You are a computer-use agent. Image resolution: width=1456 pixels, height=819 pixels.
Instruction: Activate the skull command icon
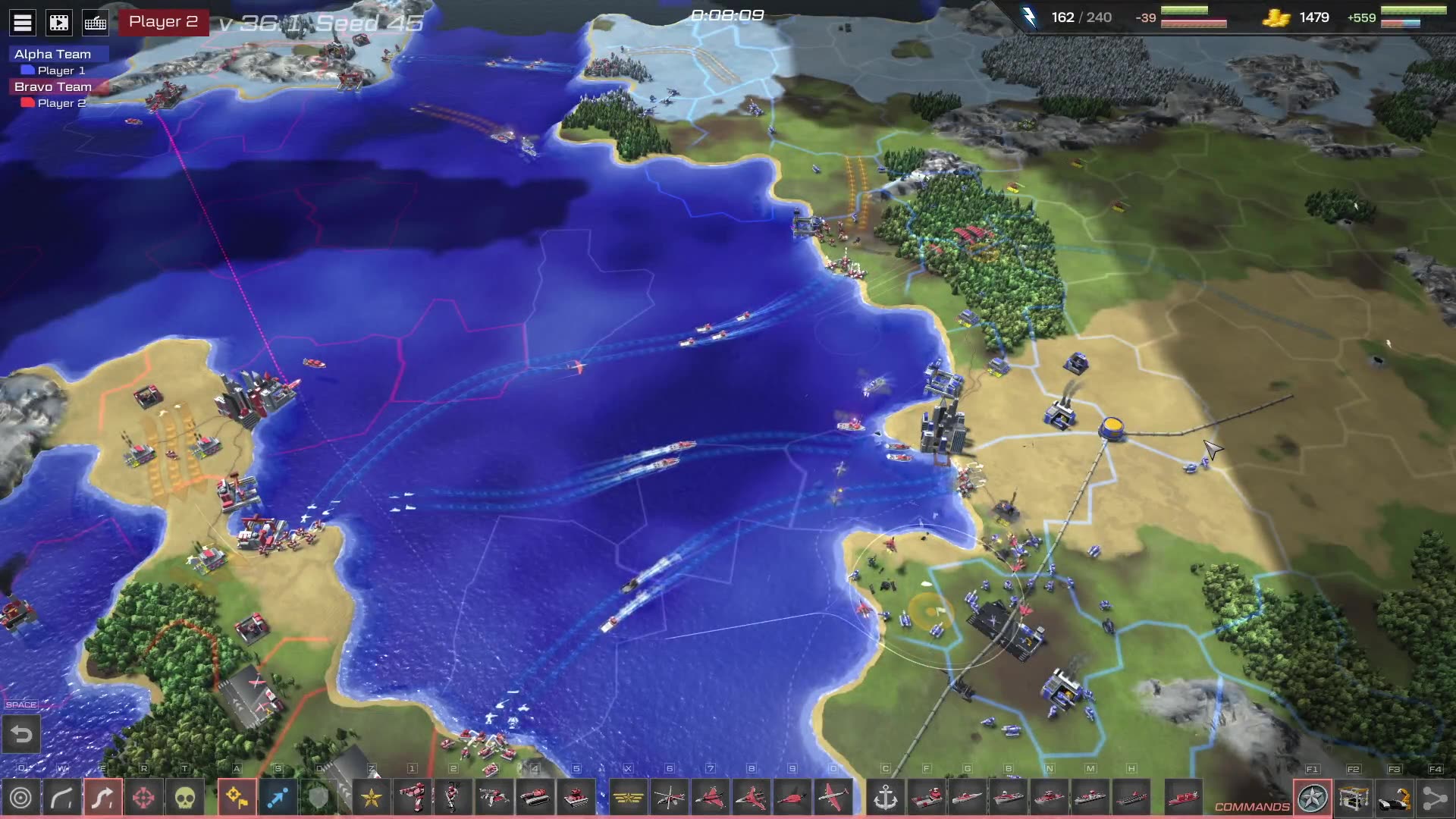click(x=185, y=798)
